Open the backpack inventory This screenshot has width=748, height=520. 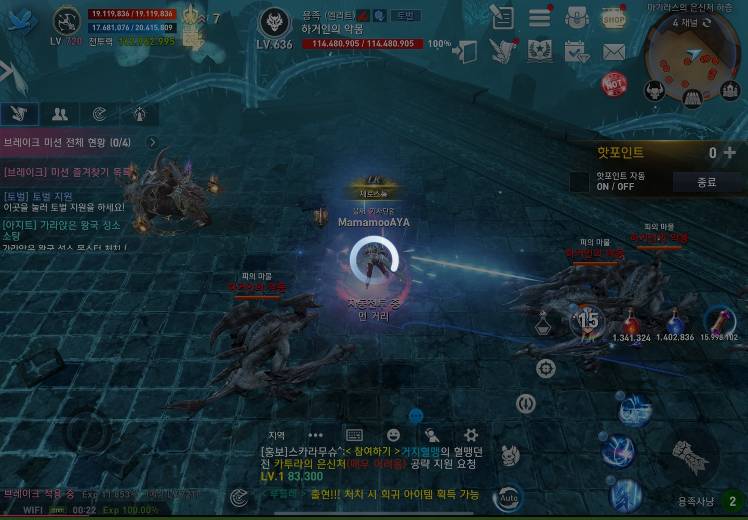[x=576, y=17]
